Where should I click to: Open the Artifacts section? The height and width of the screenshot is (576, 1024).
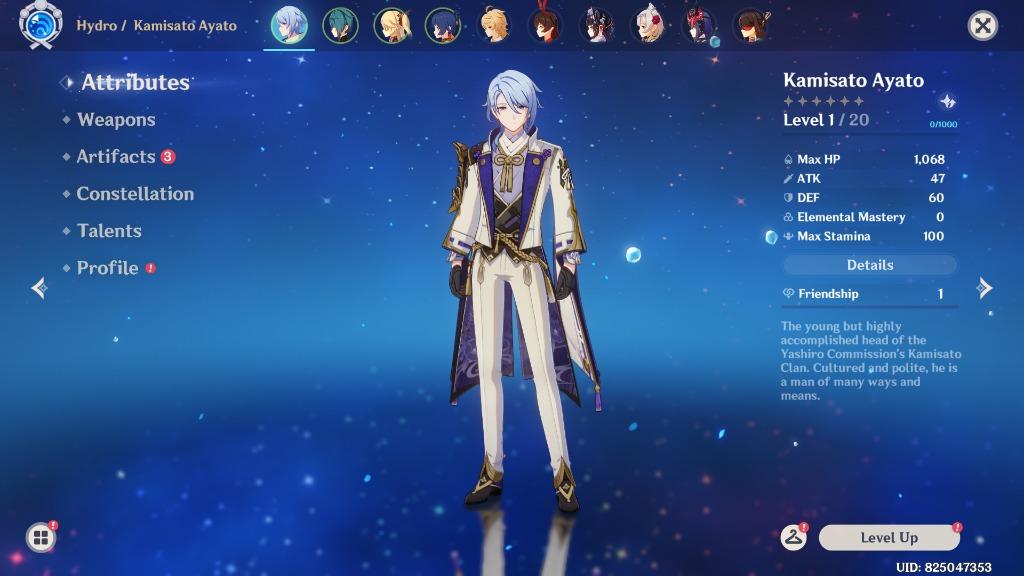pos(116,157)
